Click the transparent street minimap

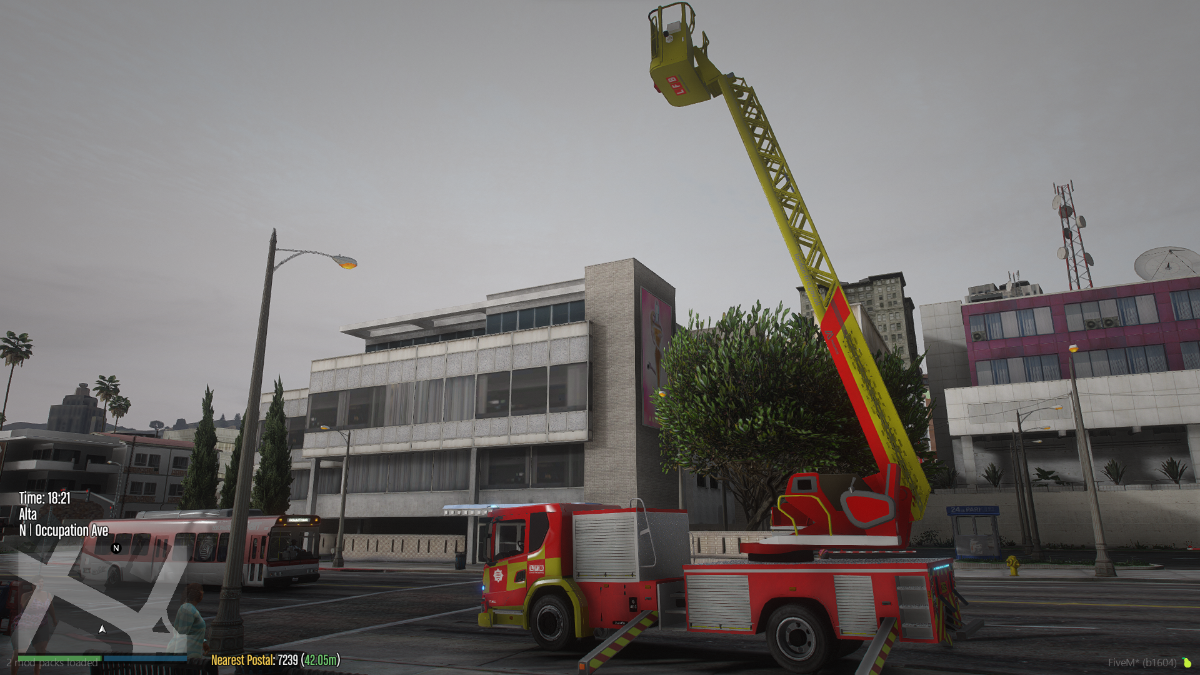pyautogui.click(x=100, y=597)
